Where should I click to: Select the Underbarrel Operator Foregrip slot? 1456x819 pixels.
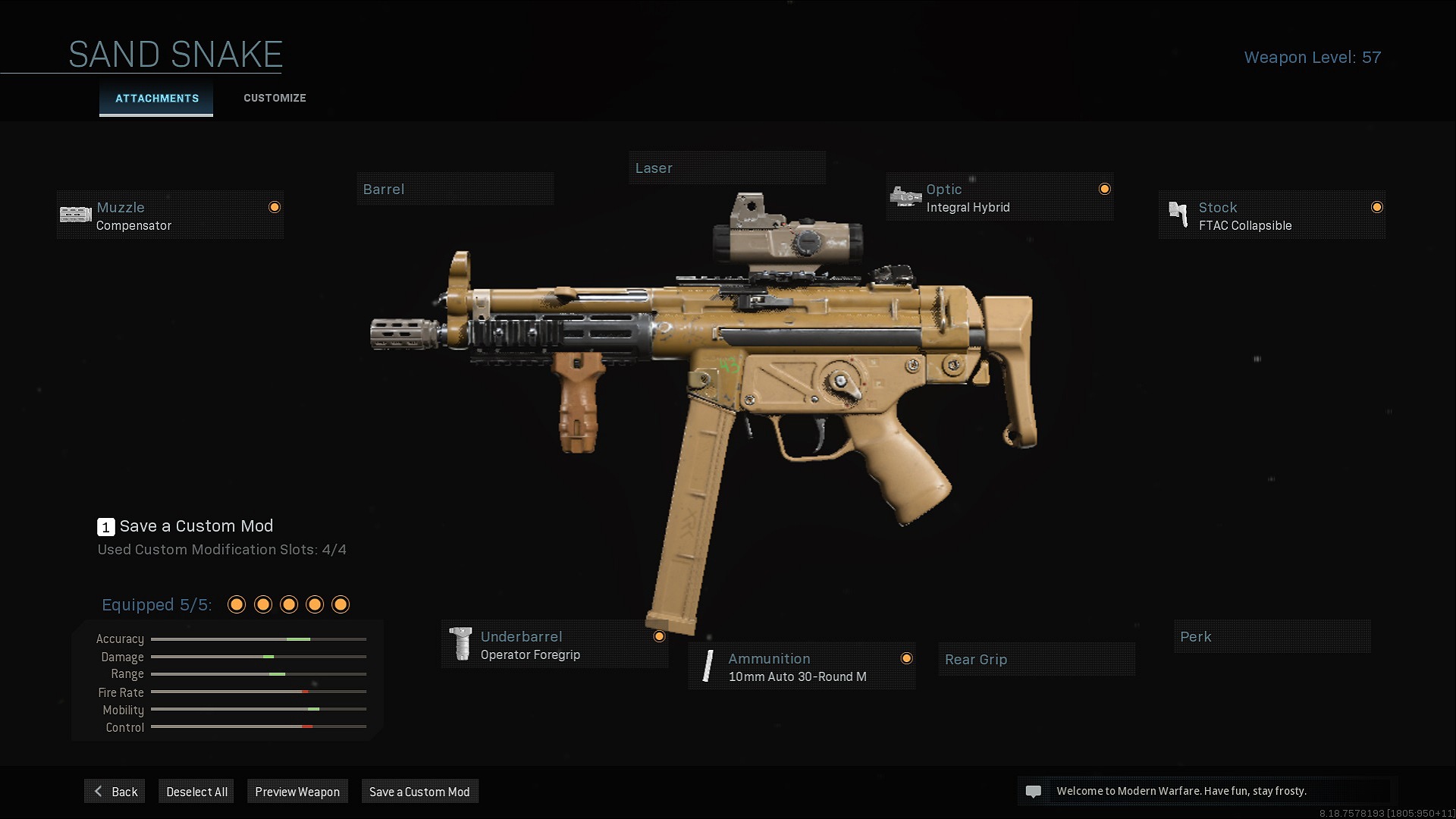(554, 645)
